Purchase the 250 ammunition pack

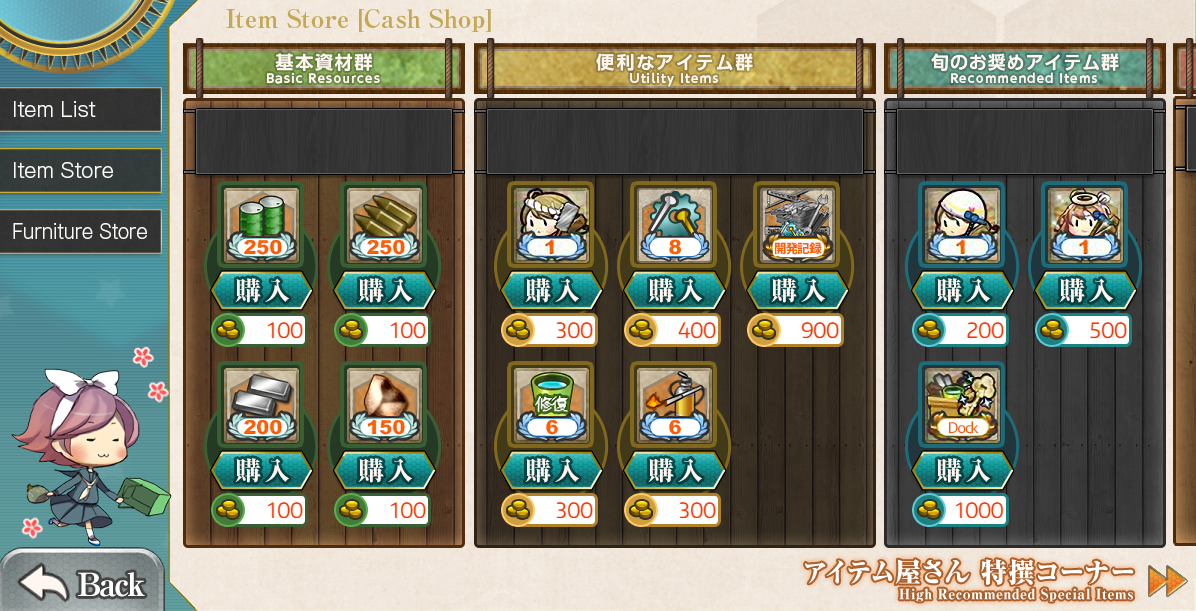[x=385, y=291]
